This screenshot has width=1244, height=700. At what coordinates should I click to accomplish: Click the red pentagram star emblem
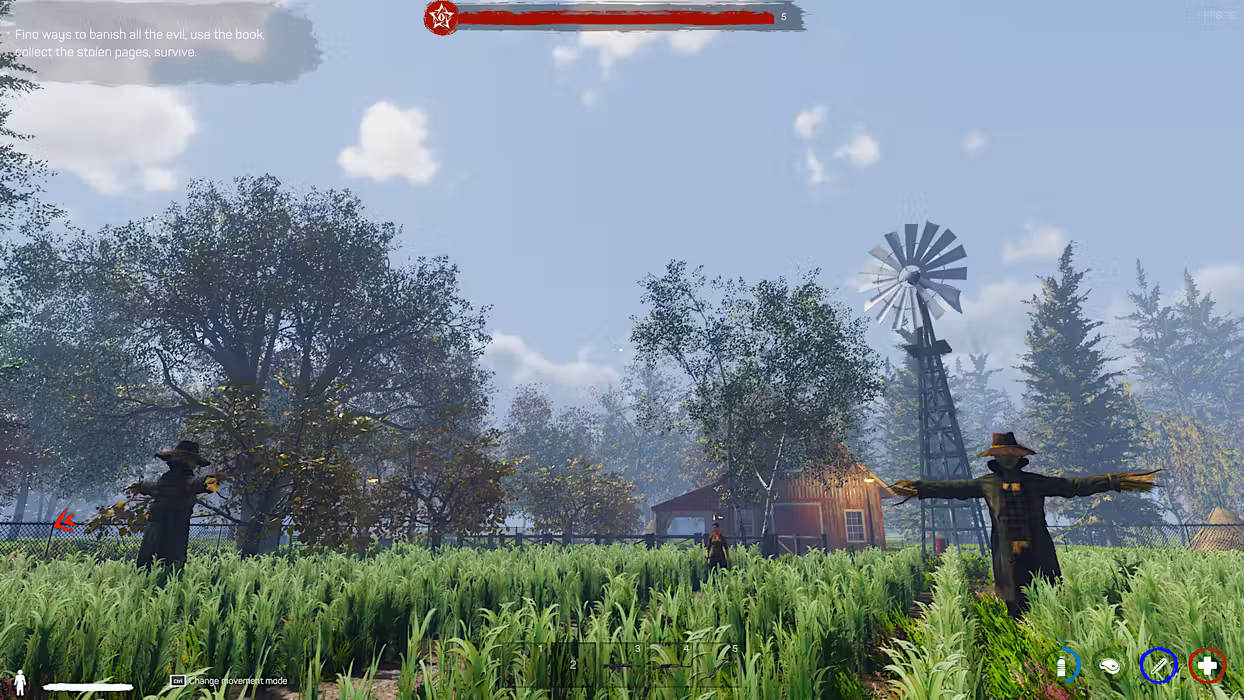(441, 17)
